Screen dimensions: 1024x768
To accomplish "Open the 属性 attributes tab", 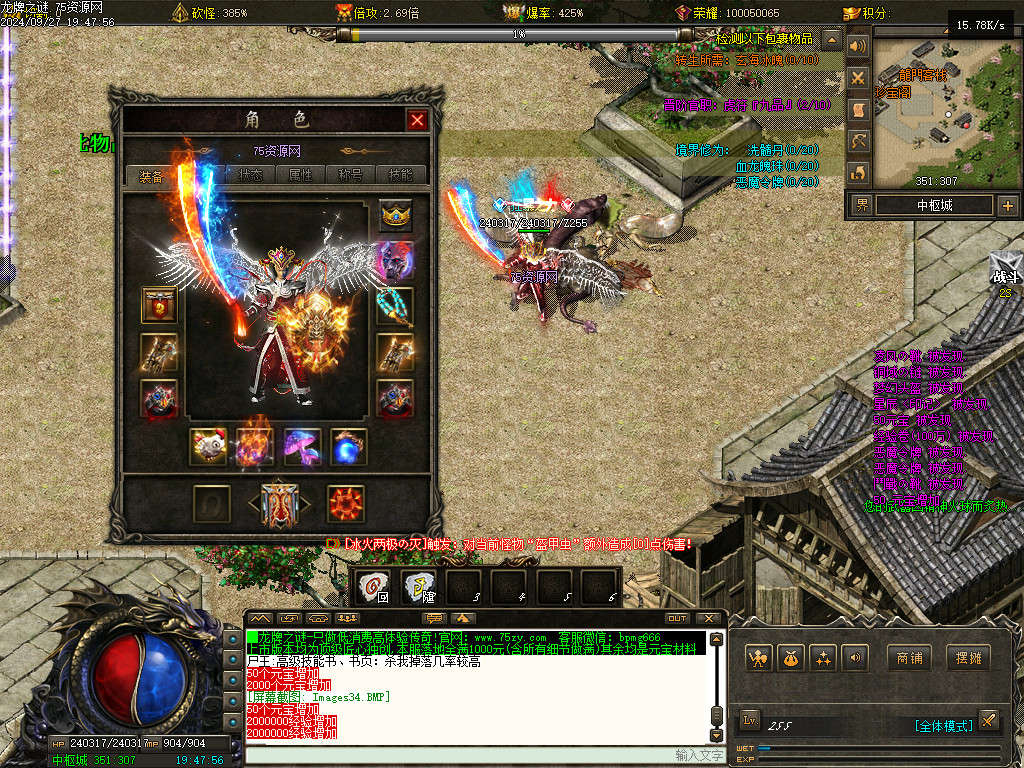I will point(301,175).
